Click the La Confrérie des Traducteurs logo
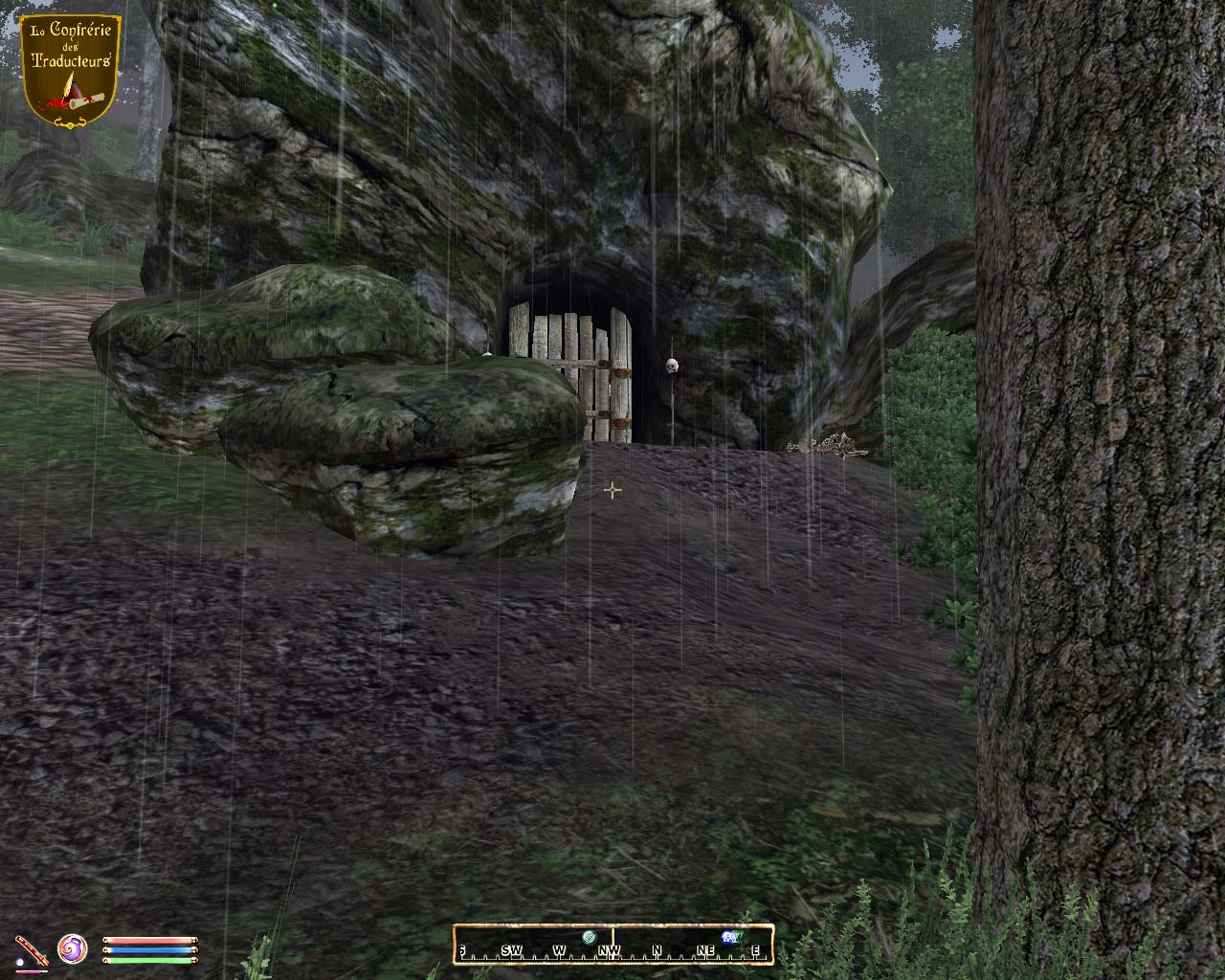The image size is (1225, 980). 72,69
